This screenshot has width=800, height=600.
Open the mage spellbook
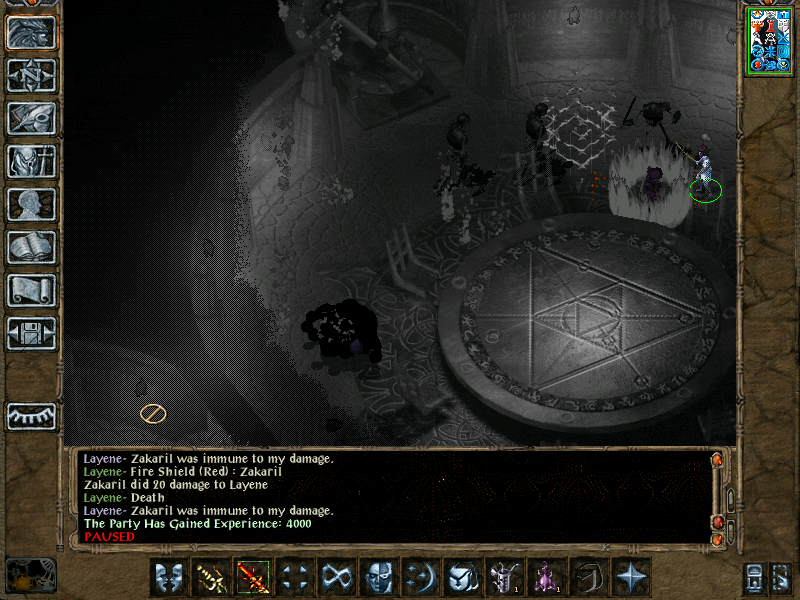[31, 247]
